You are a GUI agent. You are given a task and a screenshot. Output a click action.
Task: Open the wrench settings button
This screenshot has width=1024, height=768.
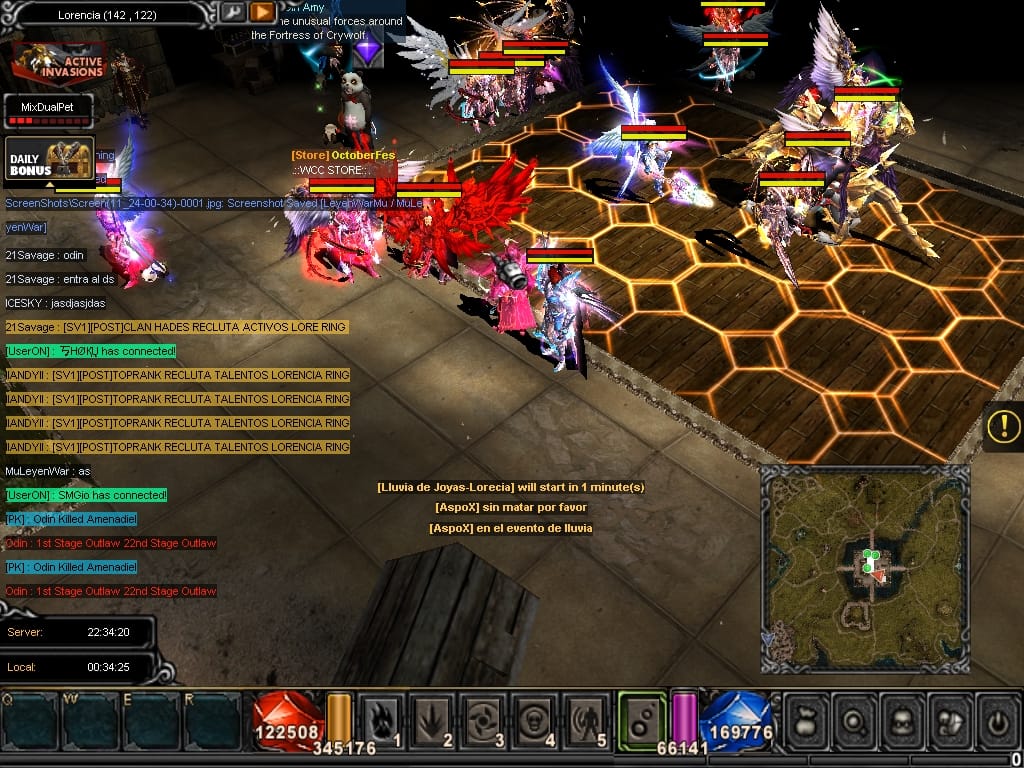coord(231,12)
